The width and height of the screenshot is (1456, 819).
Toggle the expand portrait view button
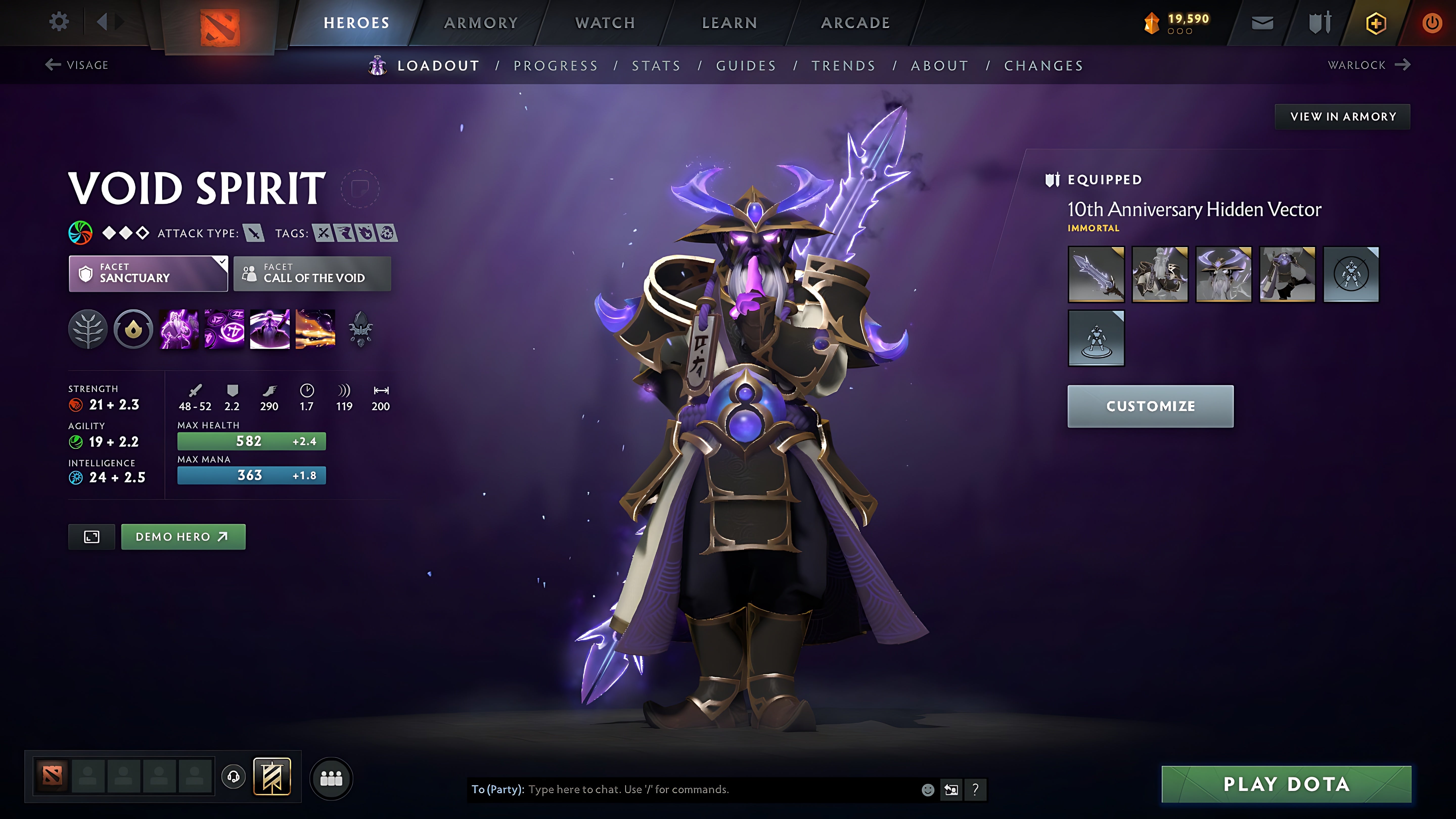(91, 536)
